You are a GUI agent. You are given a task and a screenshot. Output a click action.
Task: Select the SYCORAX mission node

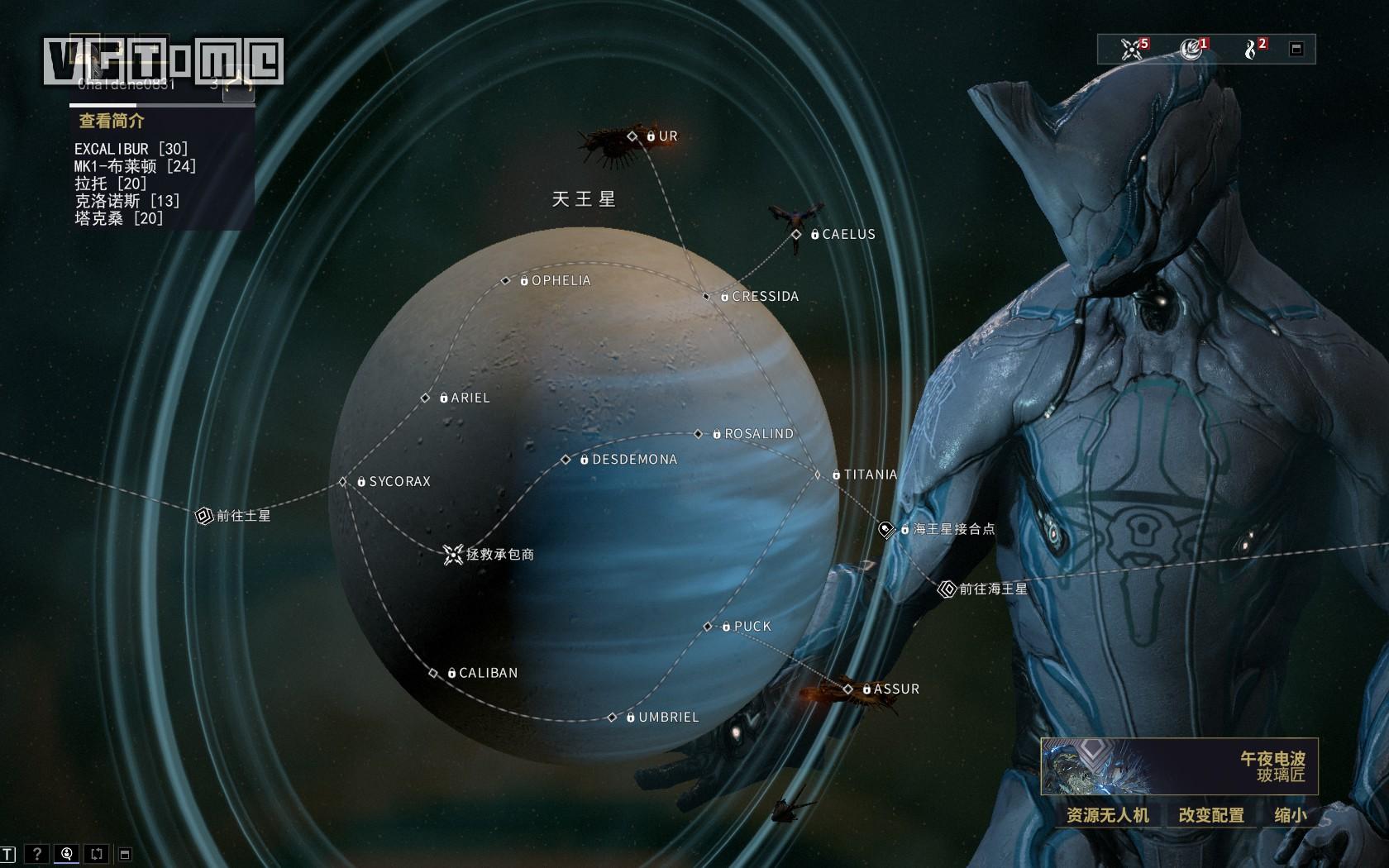343,482
